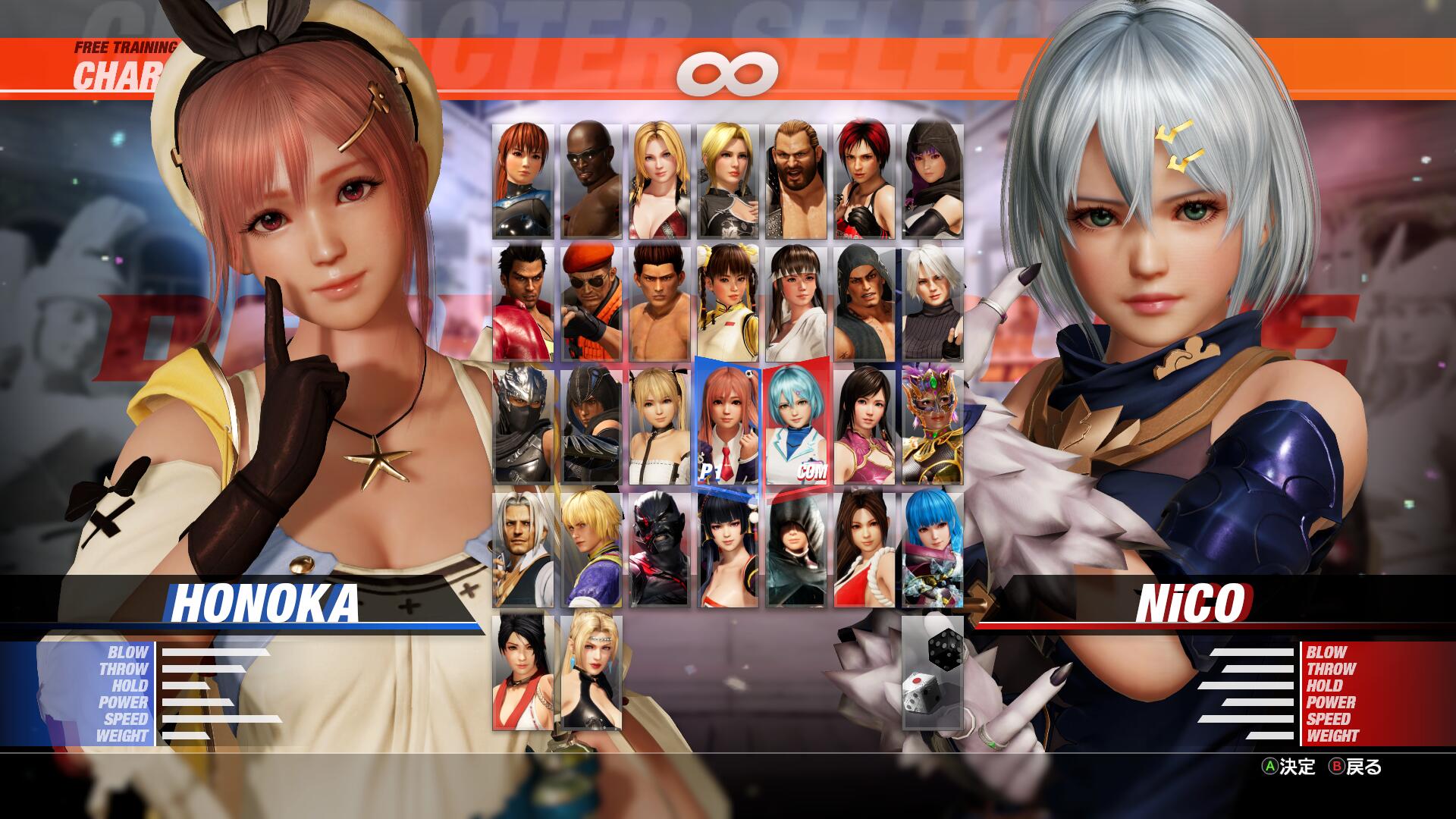The image size is (1456, 819).
Task: Select blue-haired Kula Diamond
Action: (933, 550)
